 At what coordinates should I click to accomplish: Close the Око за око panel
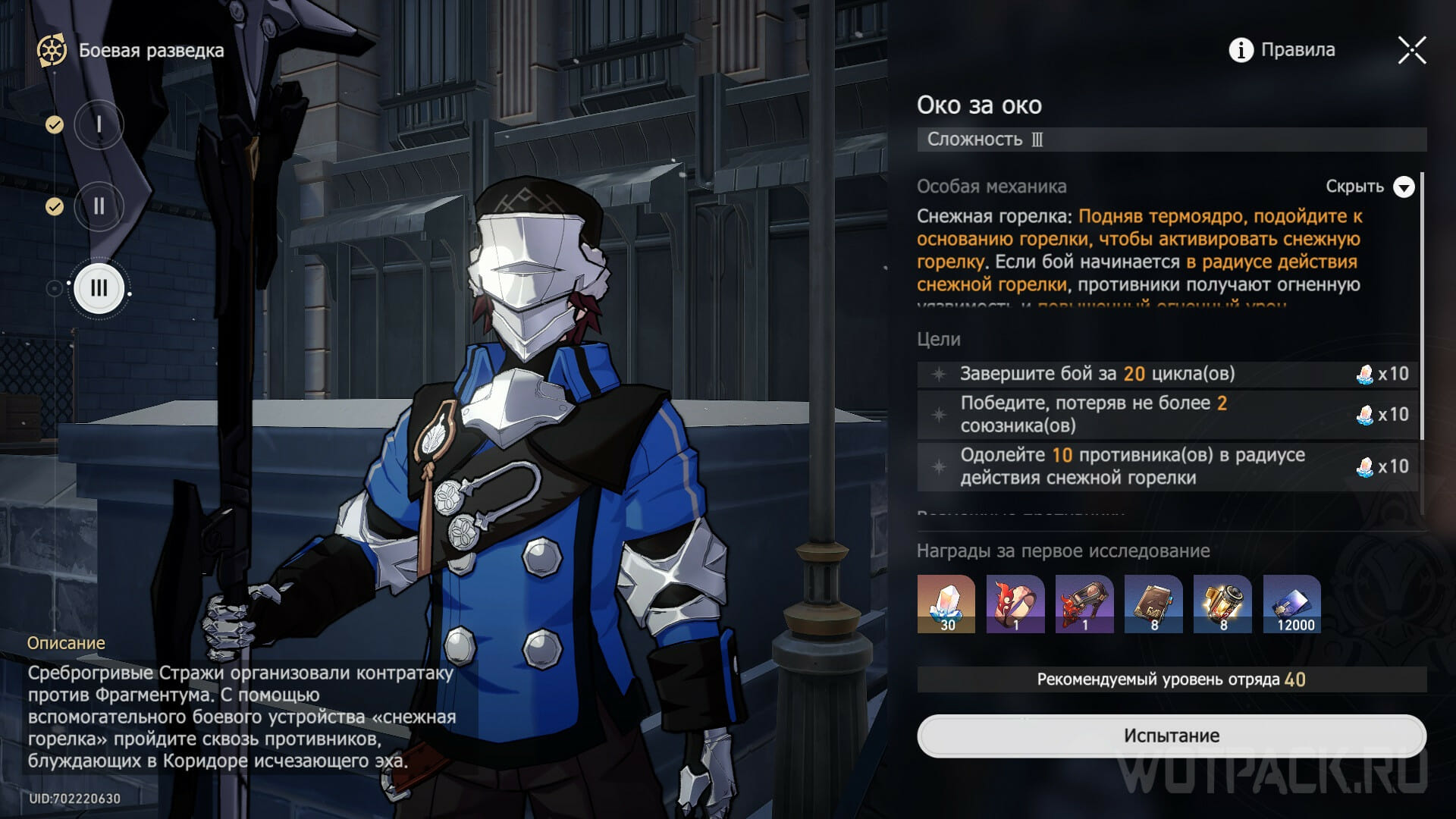point(1412,51)
